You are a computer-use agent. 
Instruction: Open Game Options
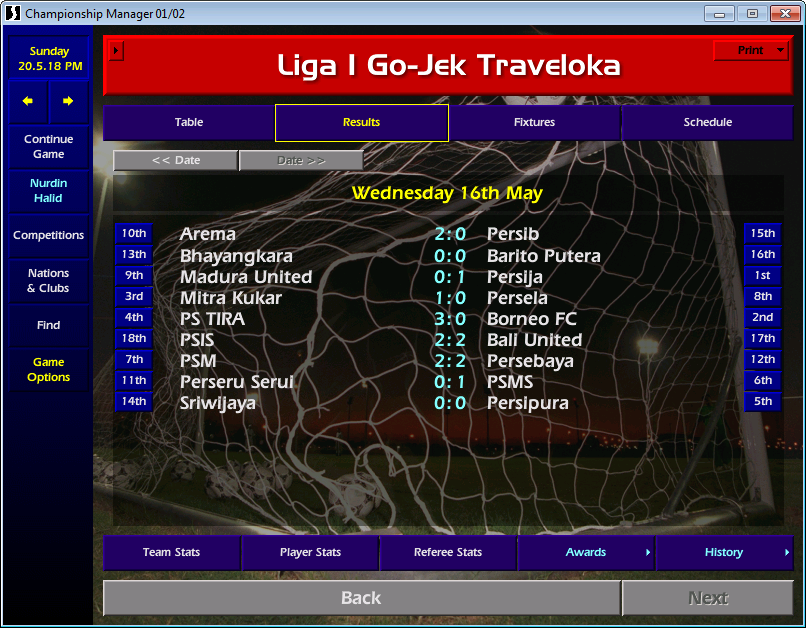[48, 370]
